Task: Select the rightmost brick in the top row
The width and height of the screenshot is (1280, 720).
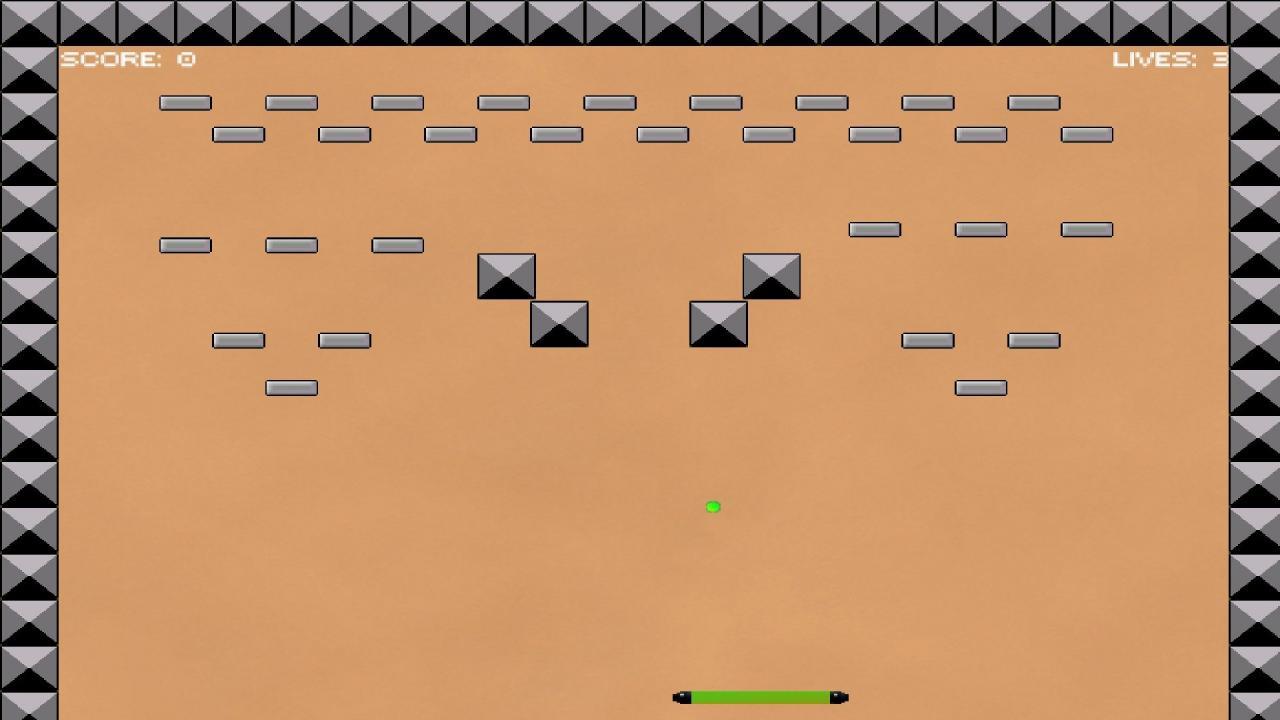Action: [x=1032, y=102]
